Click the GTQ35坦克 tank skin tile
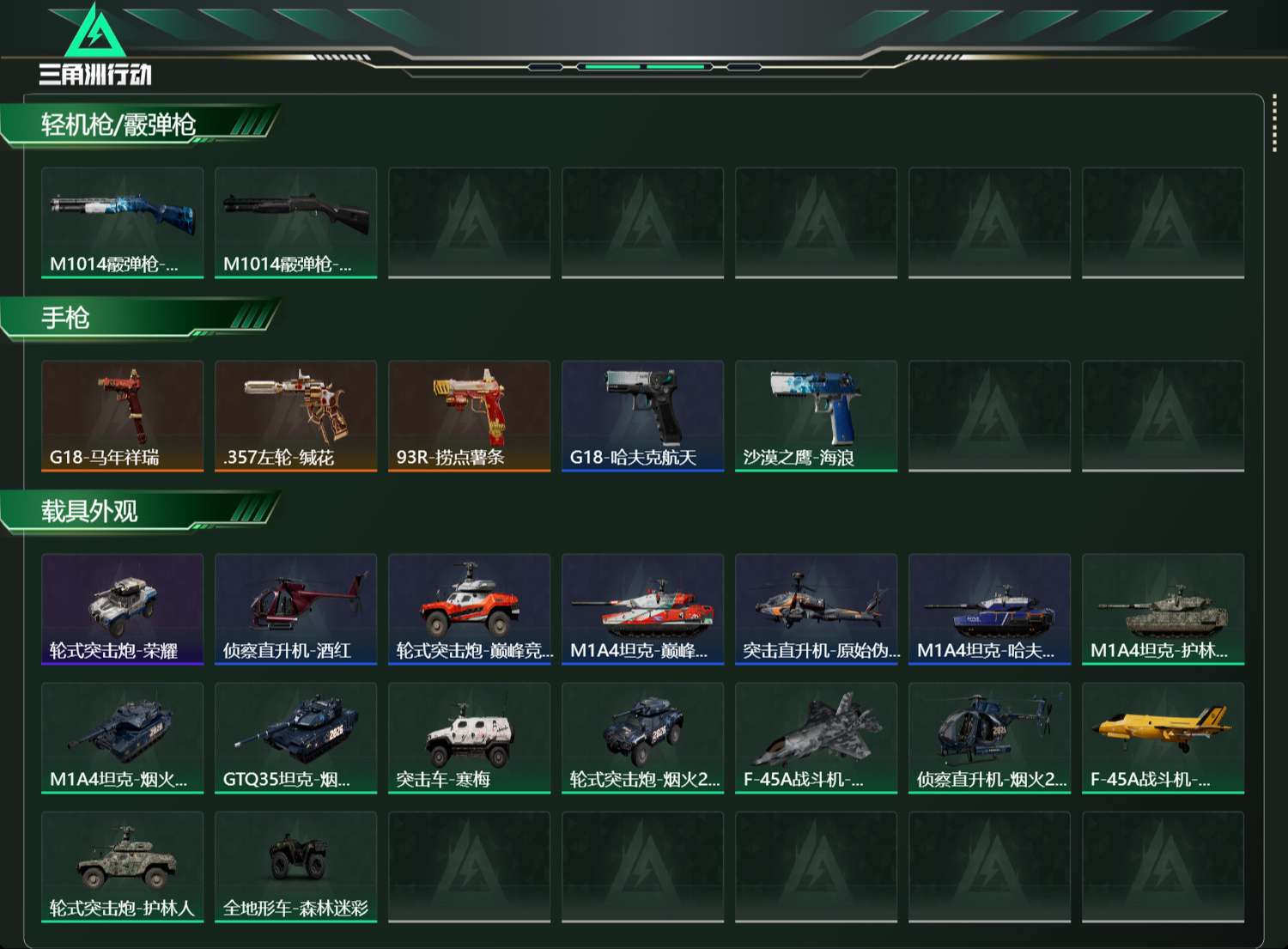The image size is (1288, 949). 296,738
